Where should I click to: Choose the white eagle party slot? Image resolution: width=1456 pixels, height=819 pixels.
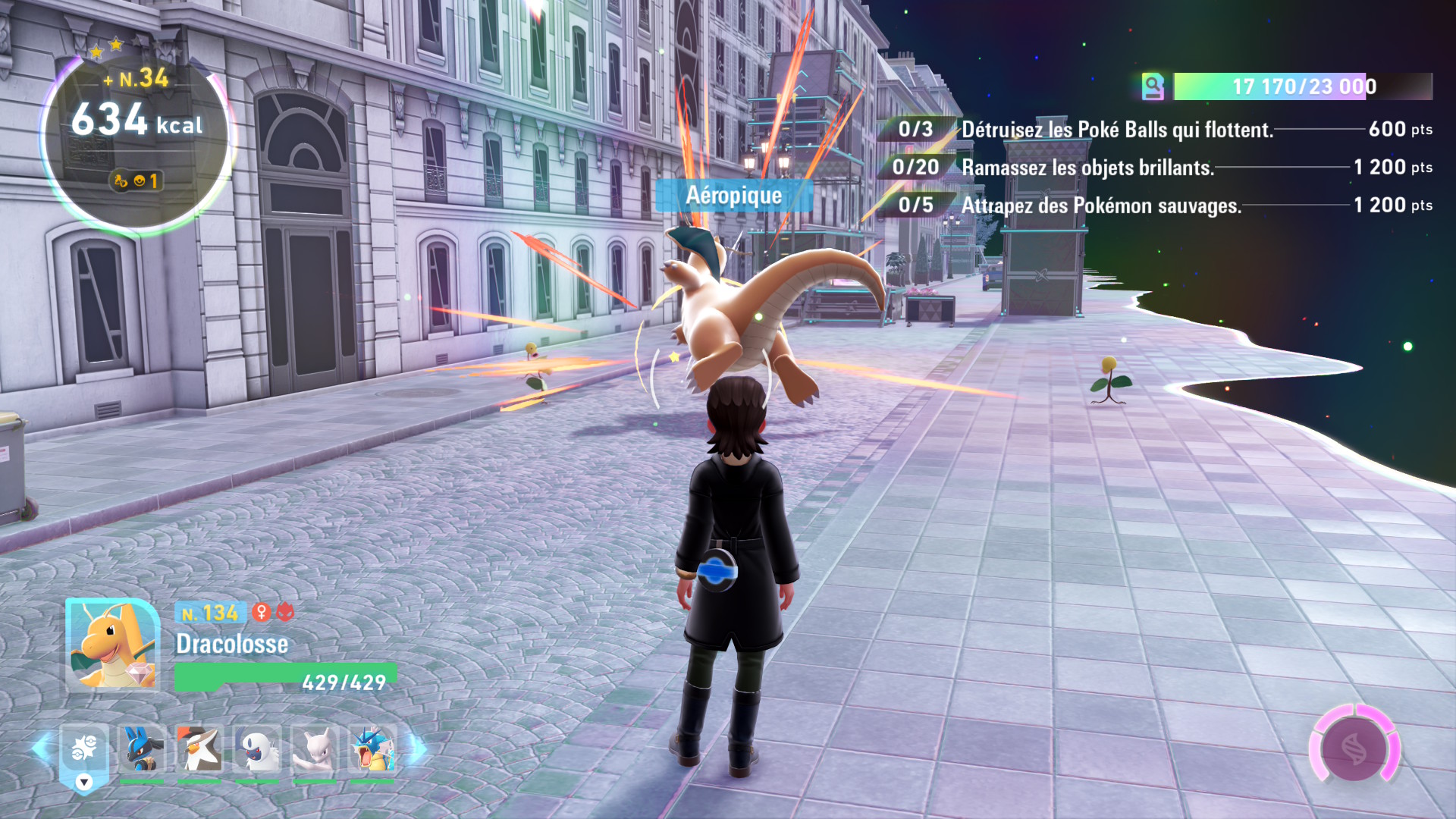click(199, 748)
